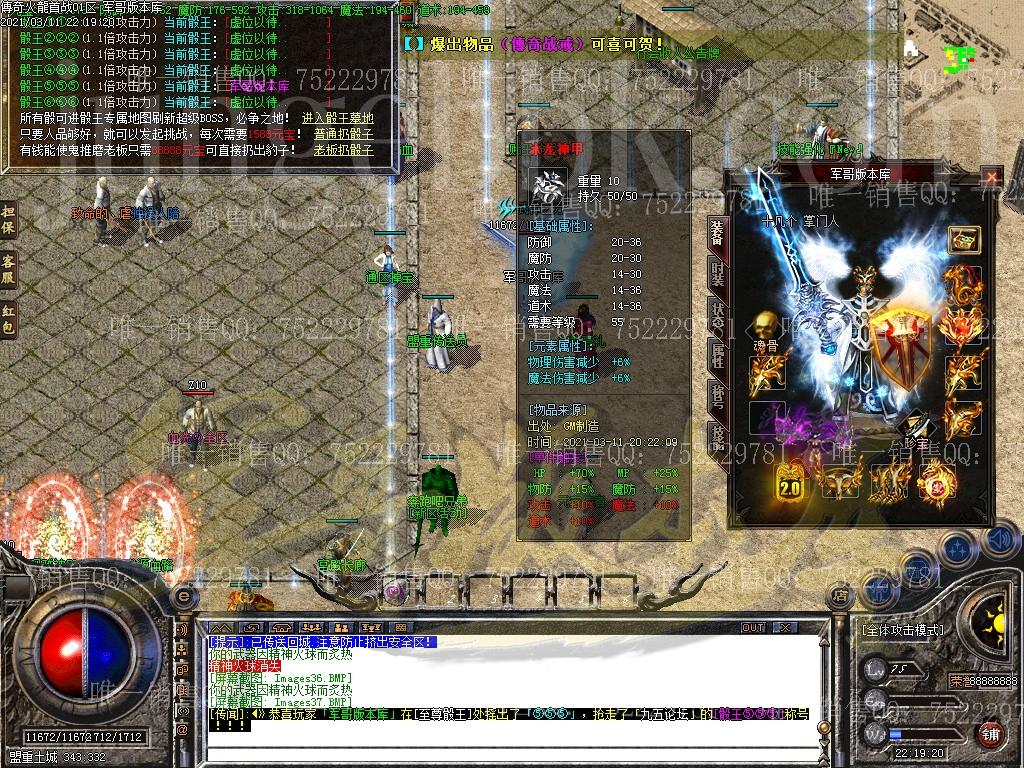Open the 客服 customer service button
Viewport: 1024px width, 768px height.
9,268
